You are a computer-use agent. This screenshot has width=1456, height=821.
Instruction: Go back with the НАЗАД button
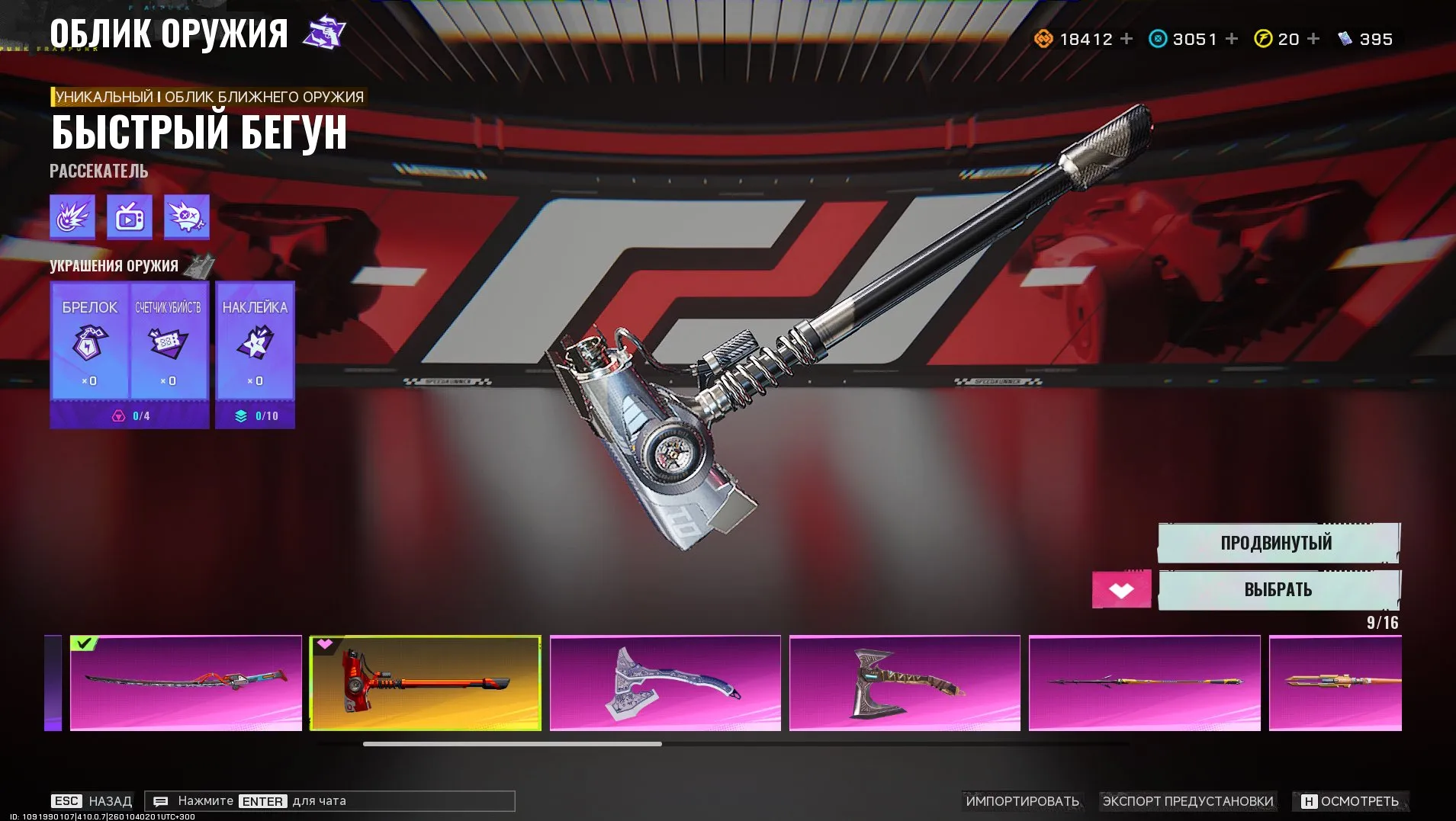pos(92,801)
